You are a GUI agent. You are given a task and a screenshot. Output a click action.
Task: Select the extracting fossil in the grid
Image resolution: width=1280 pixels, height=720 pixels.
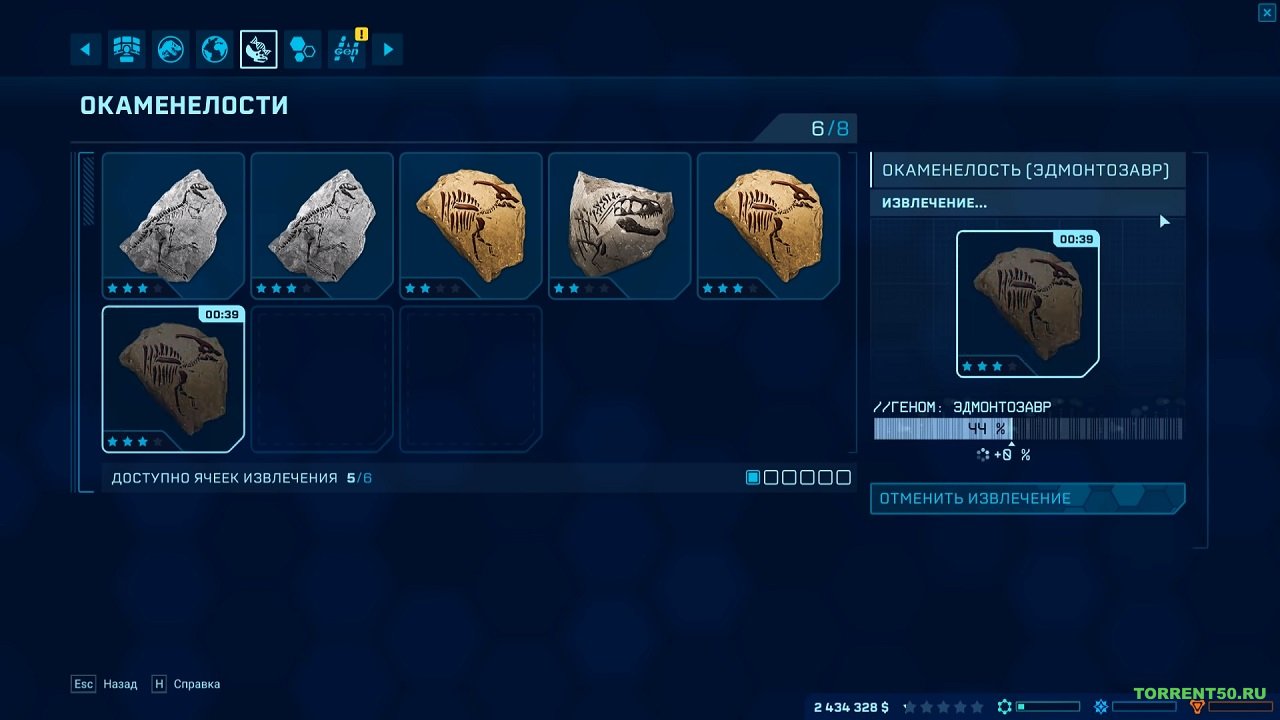(x=173, y=379)
